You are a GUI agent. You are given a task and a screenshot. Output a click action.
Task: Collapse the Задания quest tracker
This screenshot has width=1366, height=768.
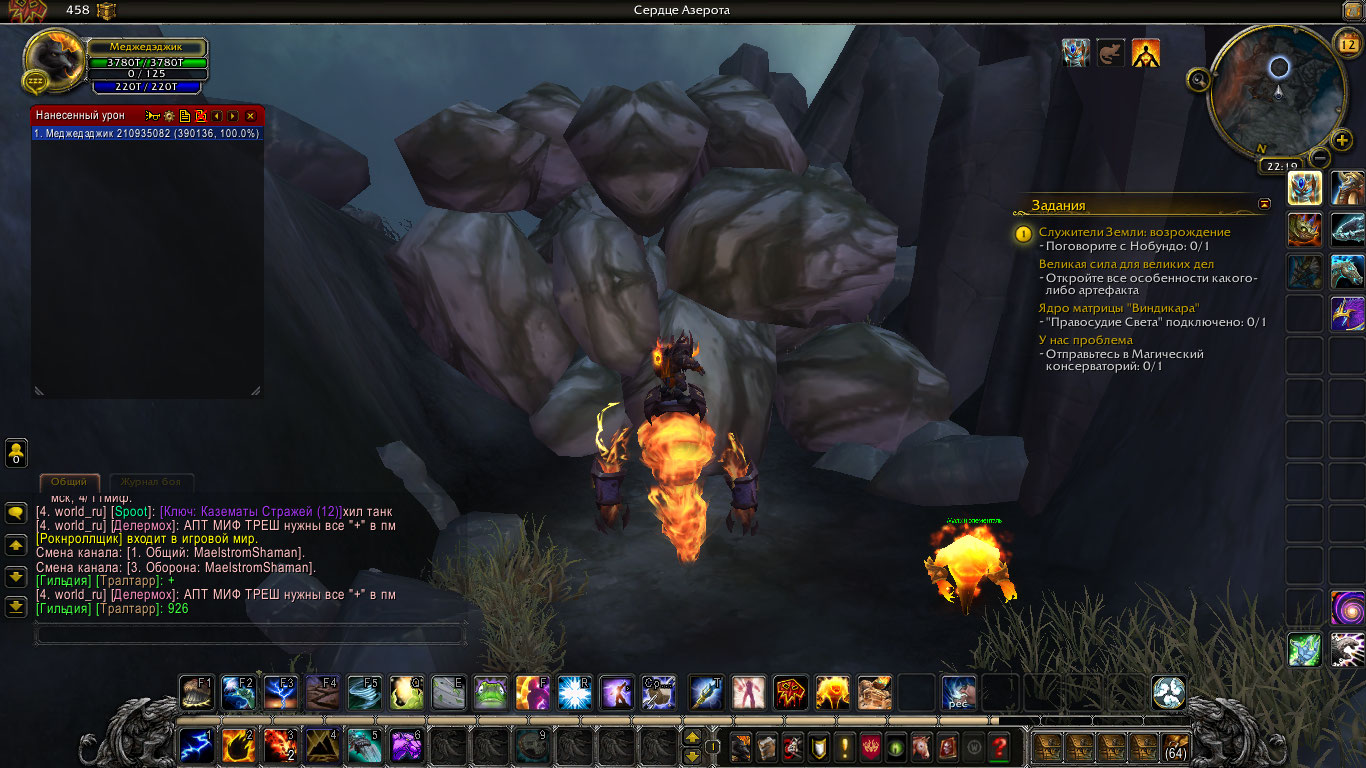(x=1265, y=204)
